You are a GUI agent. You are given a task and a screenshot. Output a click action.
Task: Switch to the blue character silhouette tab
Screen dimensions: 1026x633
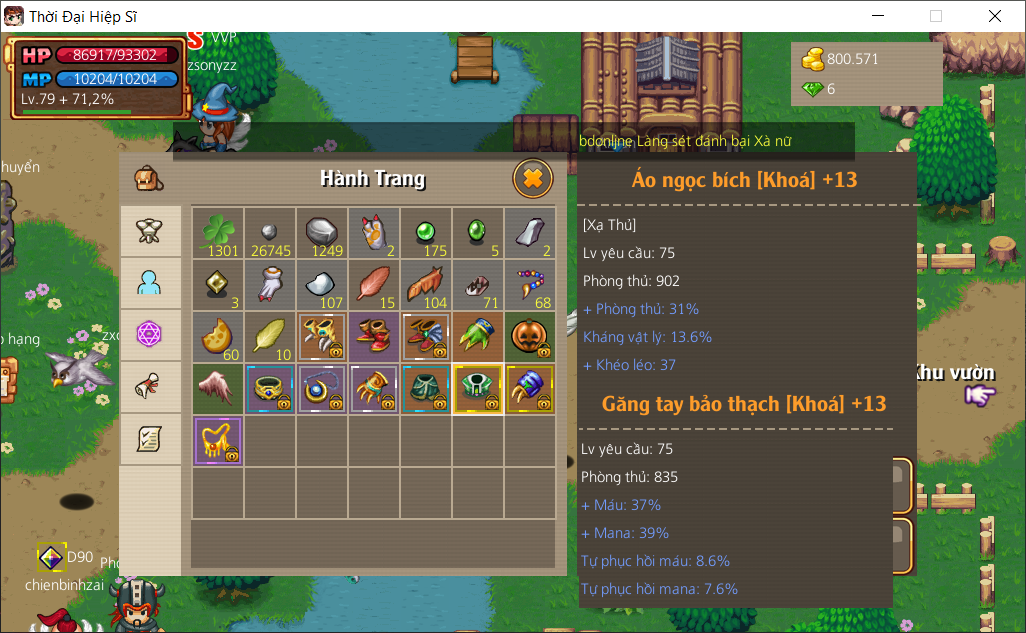pyautogui.click(x=150, y=283)
